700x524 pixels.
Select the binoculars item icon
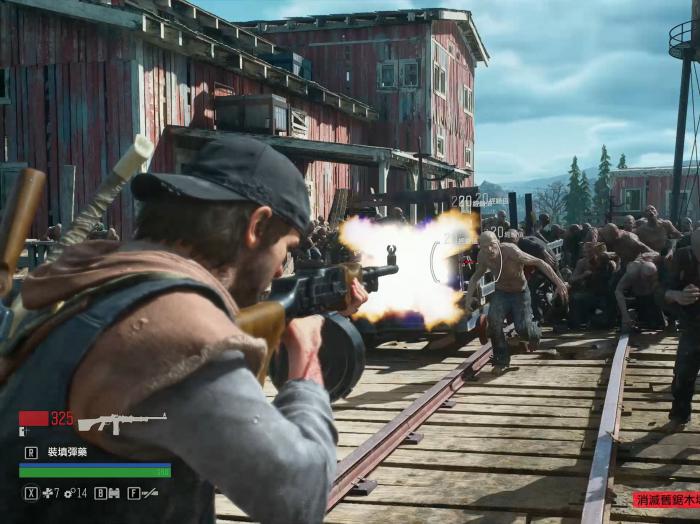(113, 493)
